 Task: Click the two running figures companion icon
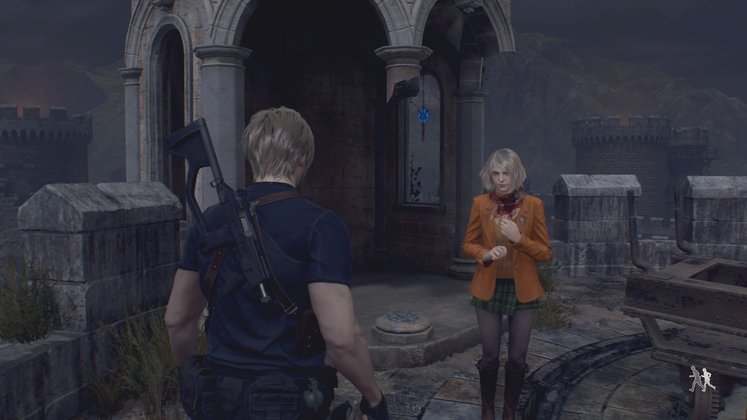click(701, 379)
